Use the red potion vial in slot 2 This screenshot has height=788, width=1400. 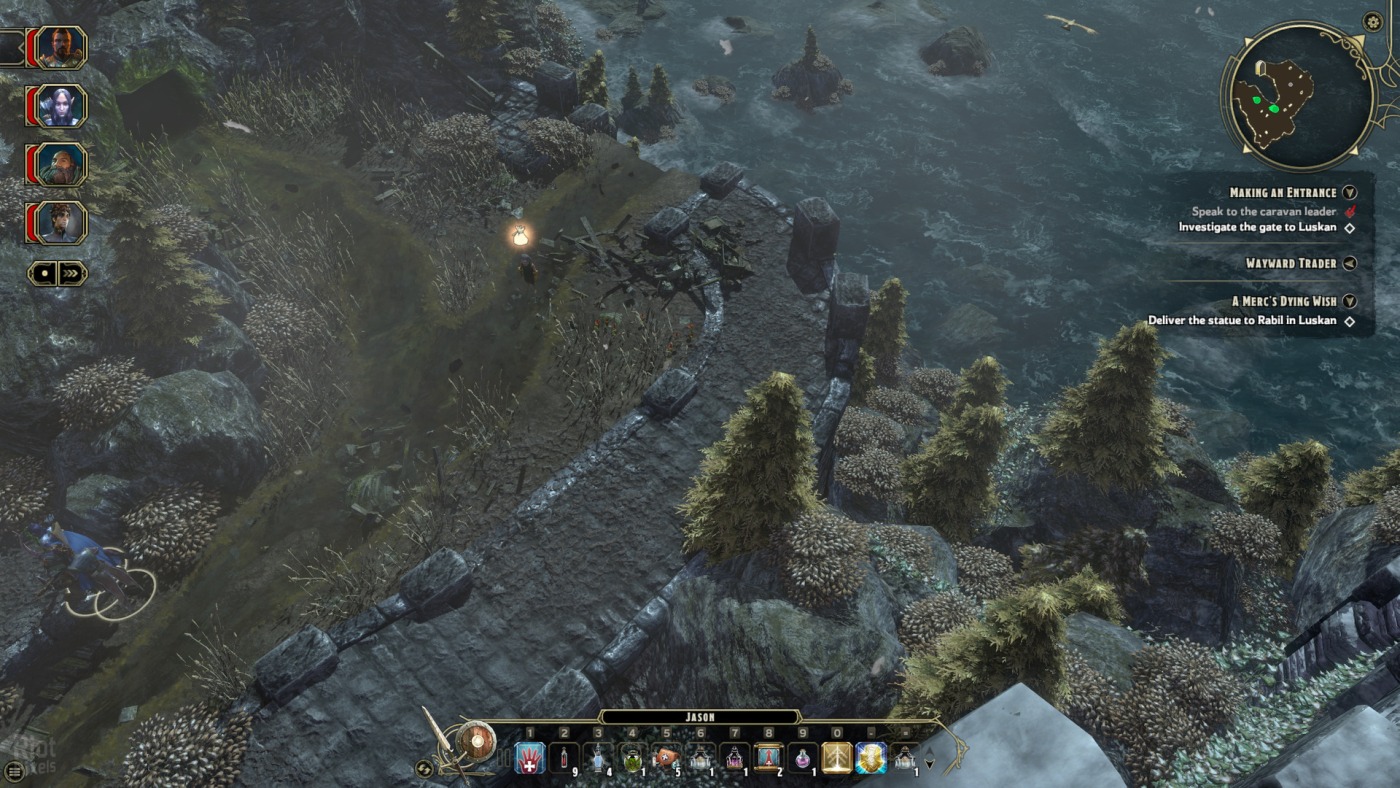click(x=563, y=758)
